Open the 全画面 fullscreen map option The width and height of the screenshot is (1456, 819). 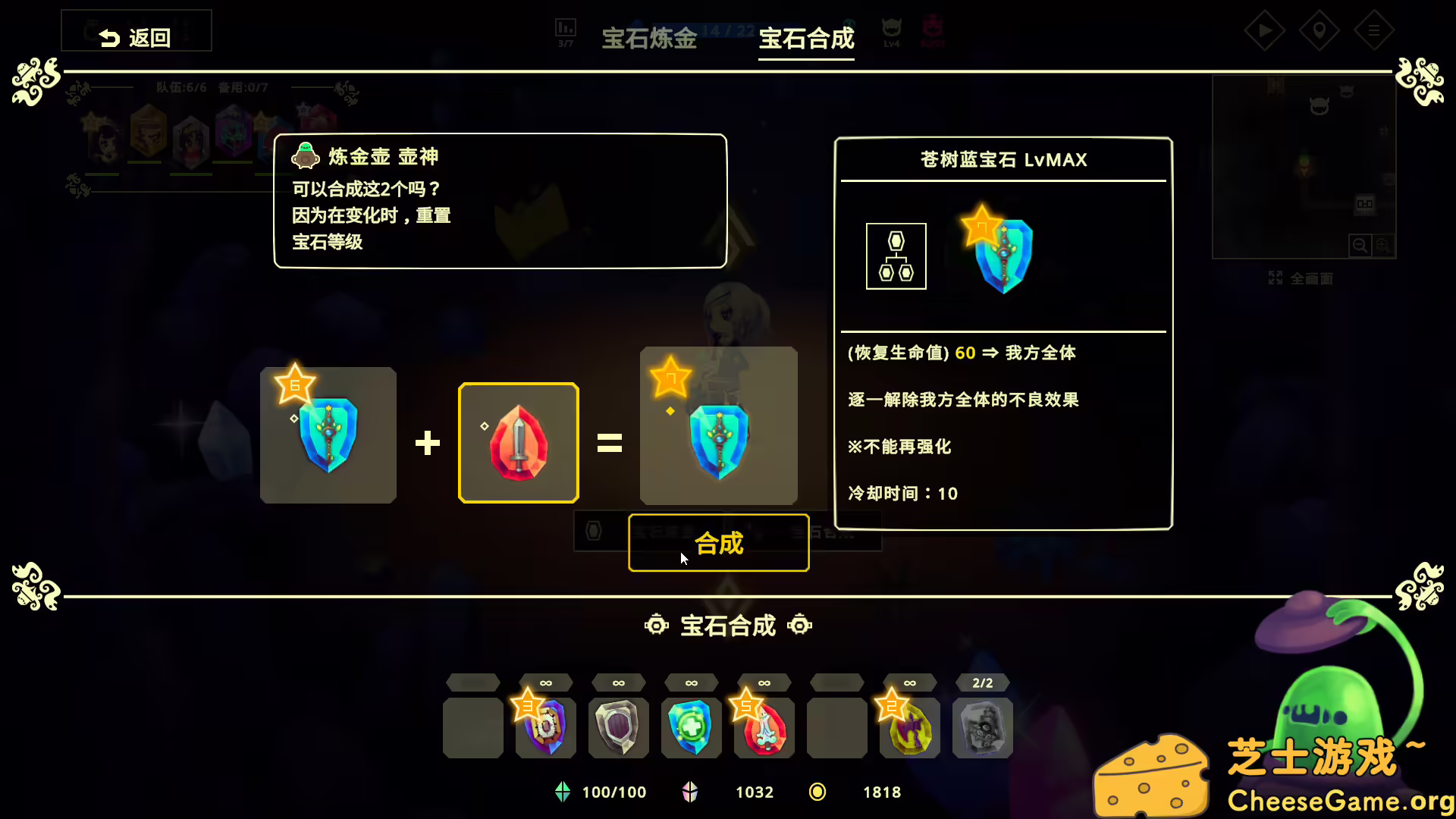click(x=1302, y=278)
